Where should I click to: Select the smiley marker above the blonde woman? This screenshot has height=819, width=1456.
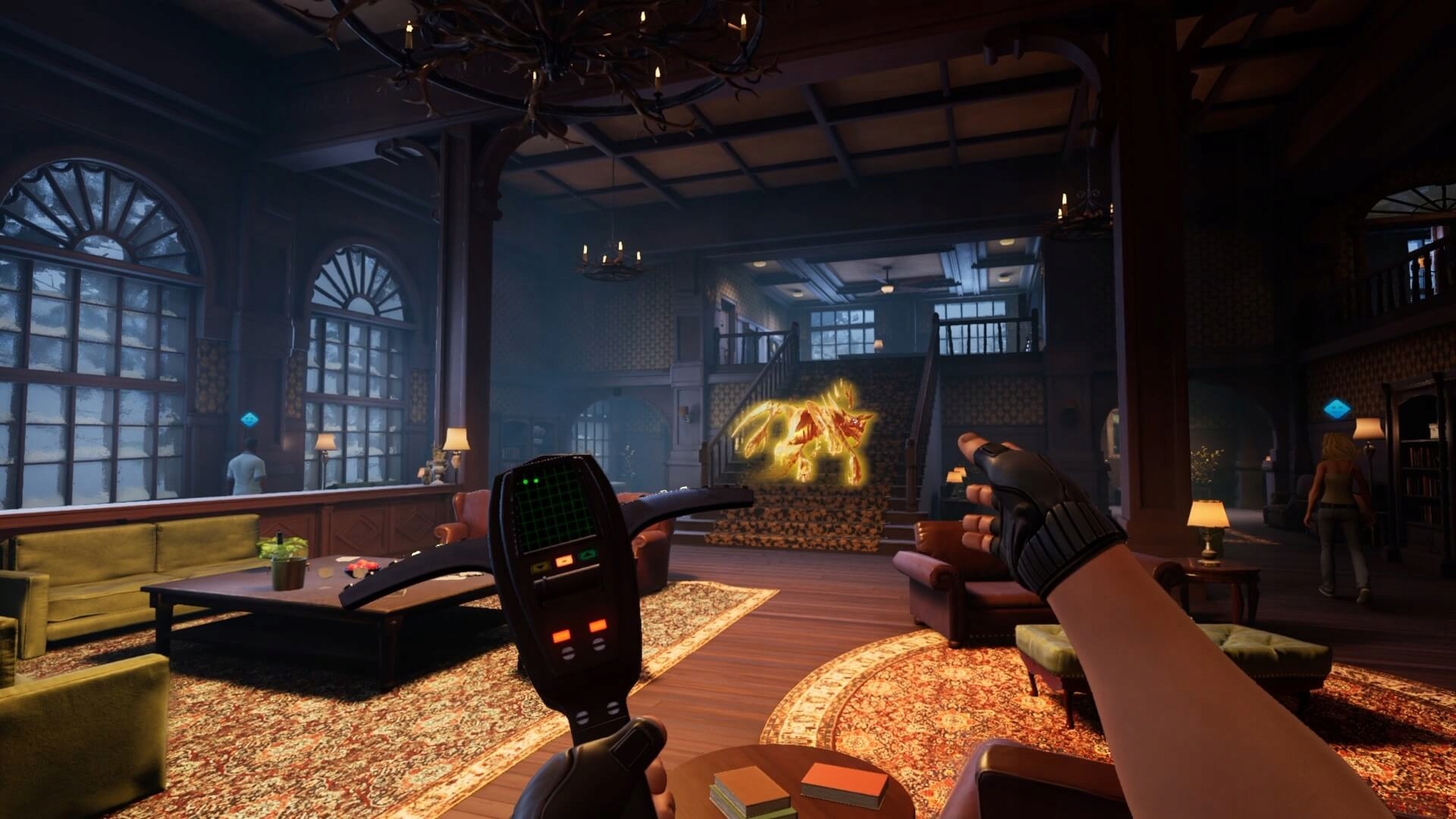coord(1337,409)
